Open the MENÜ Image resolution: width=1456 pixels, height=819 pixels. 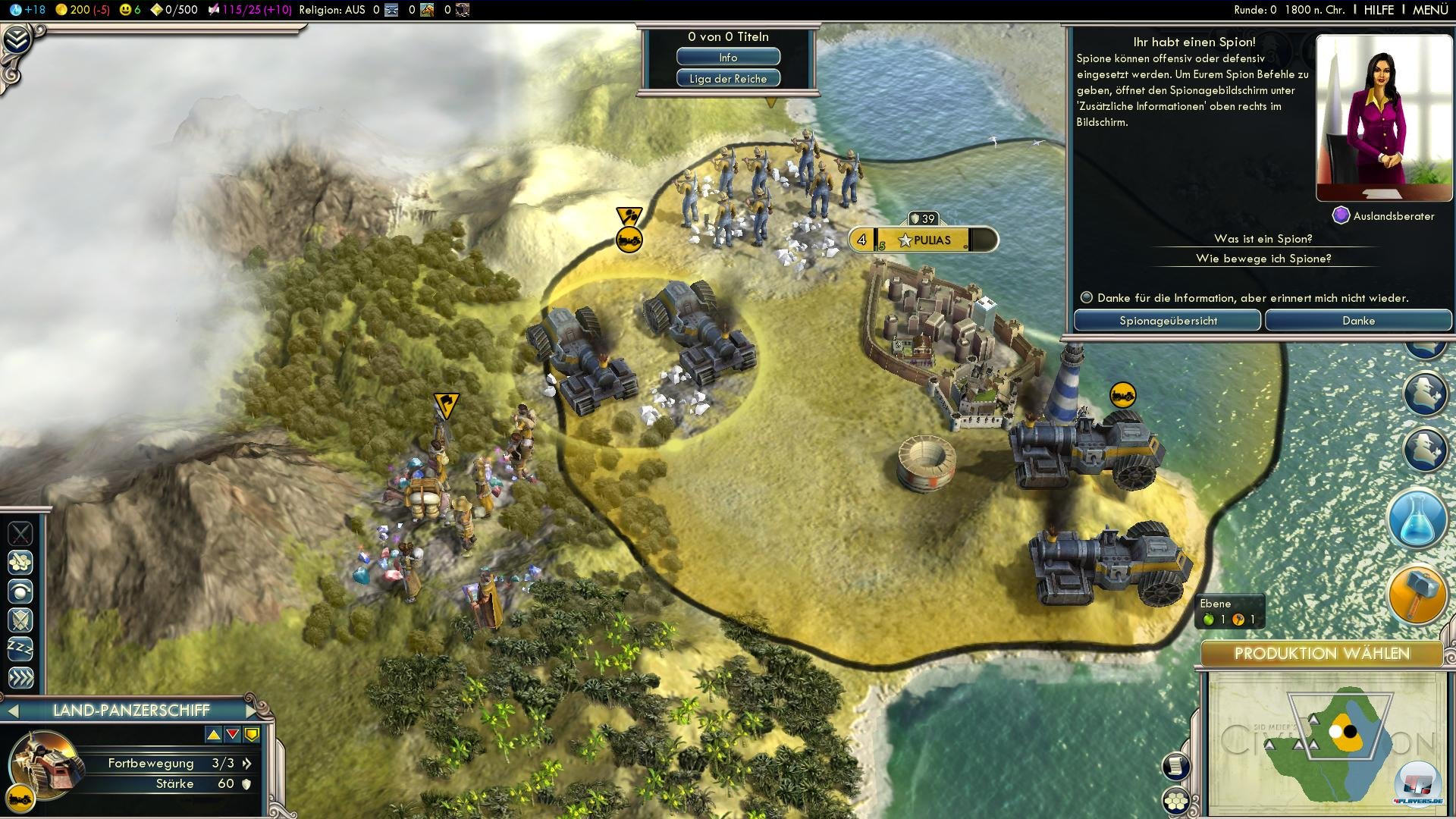pyautogui.click(x=1430, y=10)
